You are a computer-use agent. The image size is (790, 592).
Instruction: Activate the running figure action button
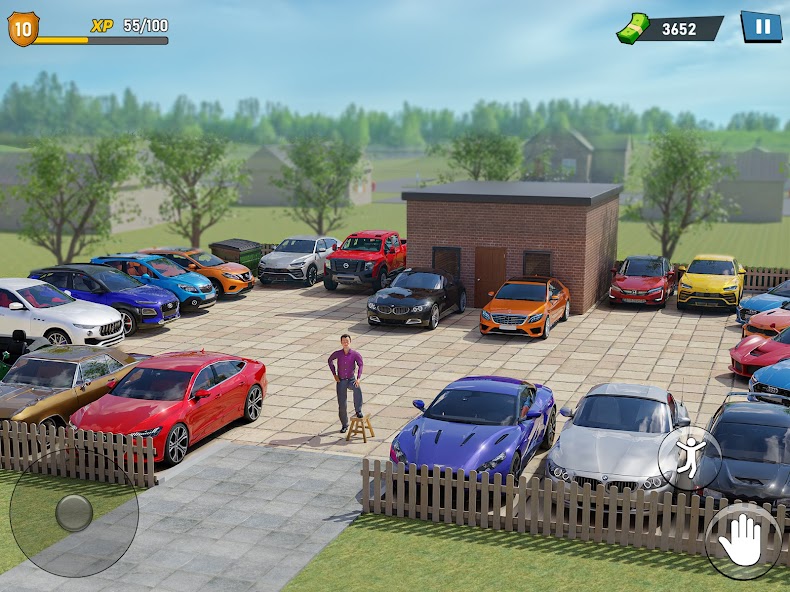point(689,458)
